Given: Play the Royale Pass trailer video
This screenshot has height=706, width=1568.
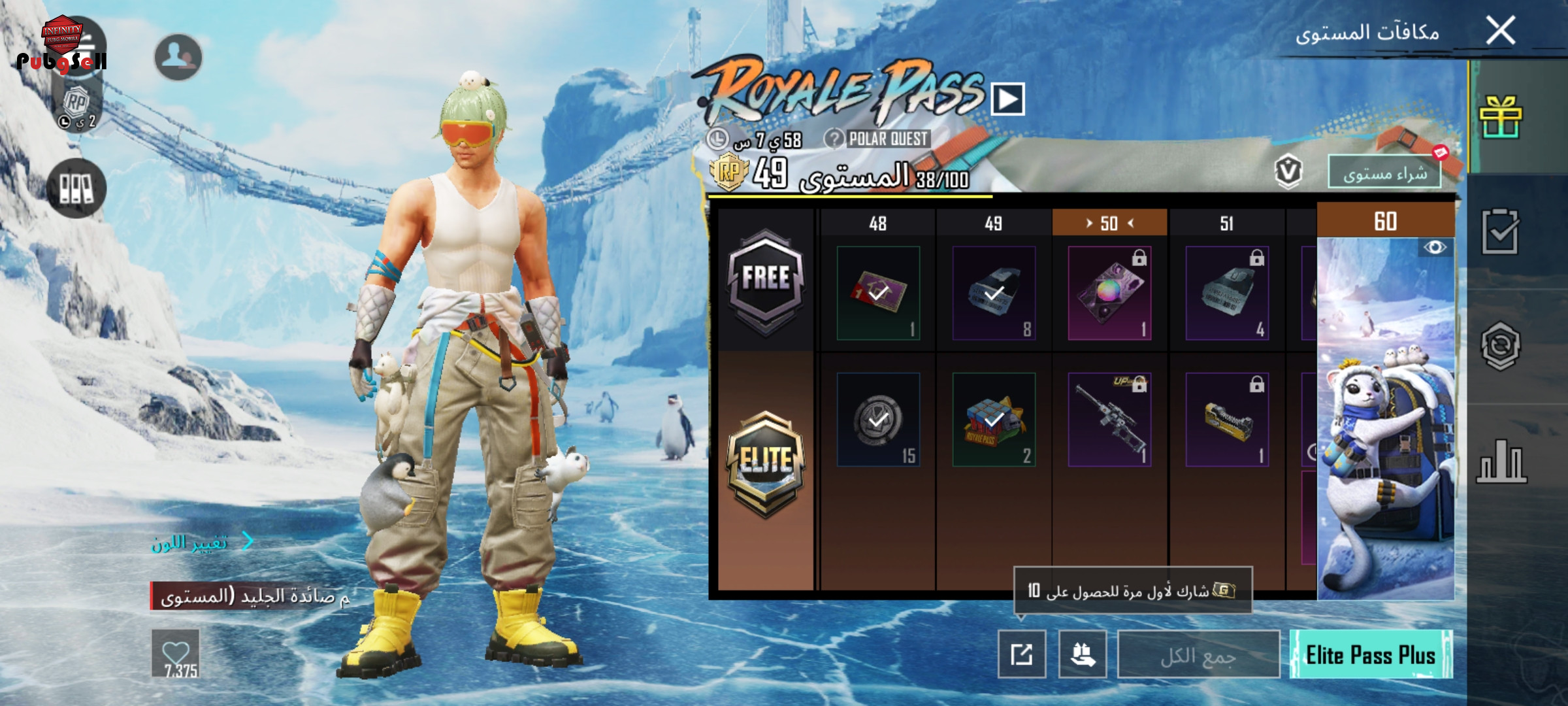Looking at the screenshot, I should pos(1007,99).
